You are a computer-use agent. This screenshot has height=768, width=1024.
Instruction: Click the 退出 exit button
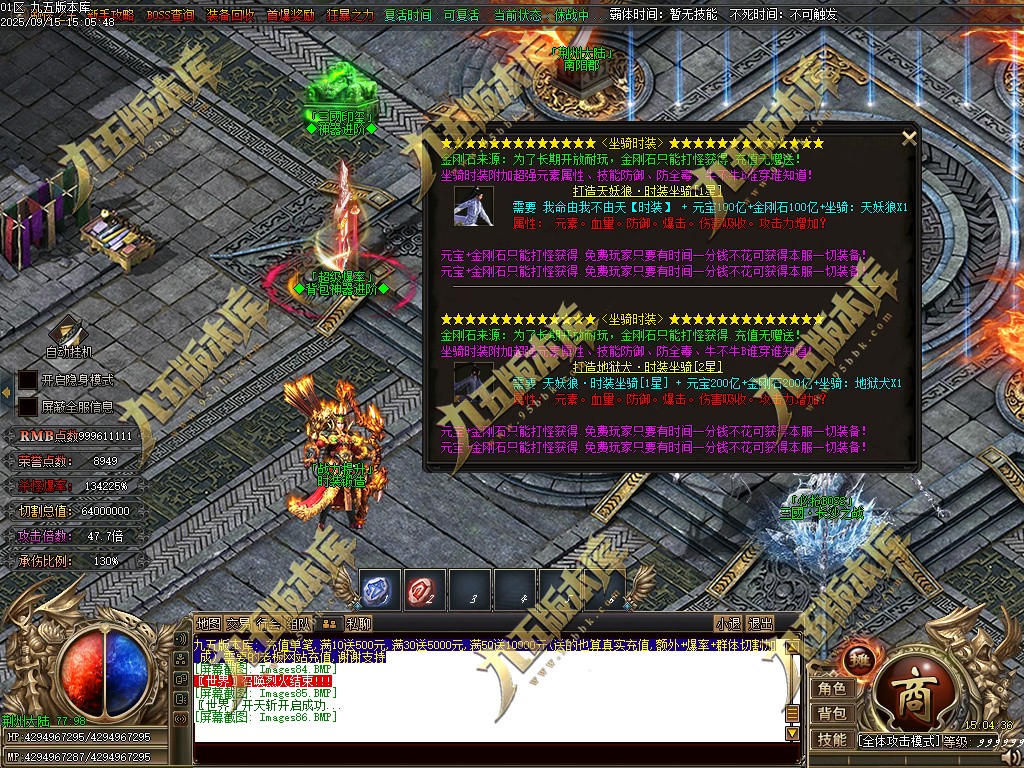point(761,624)
